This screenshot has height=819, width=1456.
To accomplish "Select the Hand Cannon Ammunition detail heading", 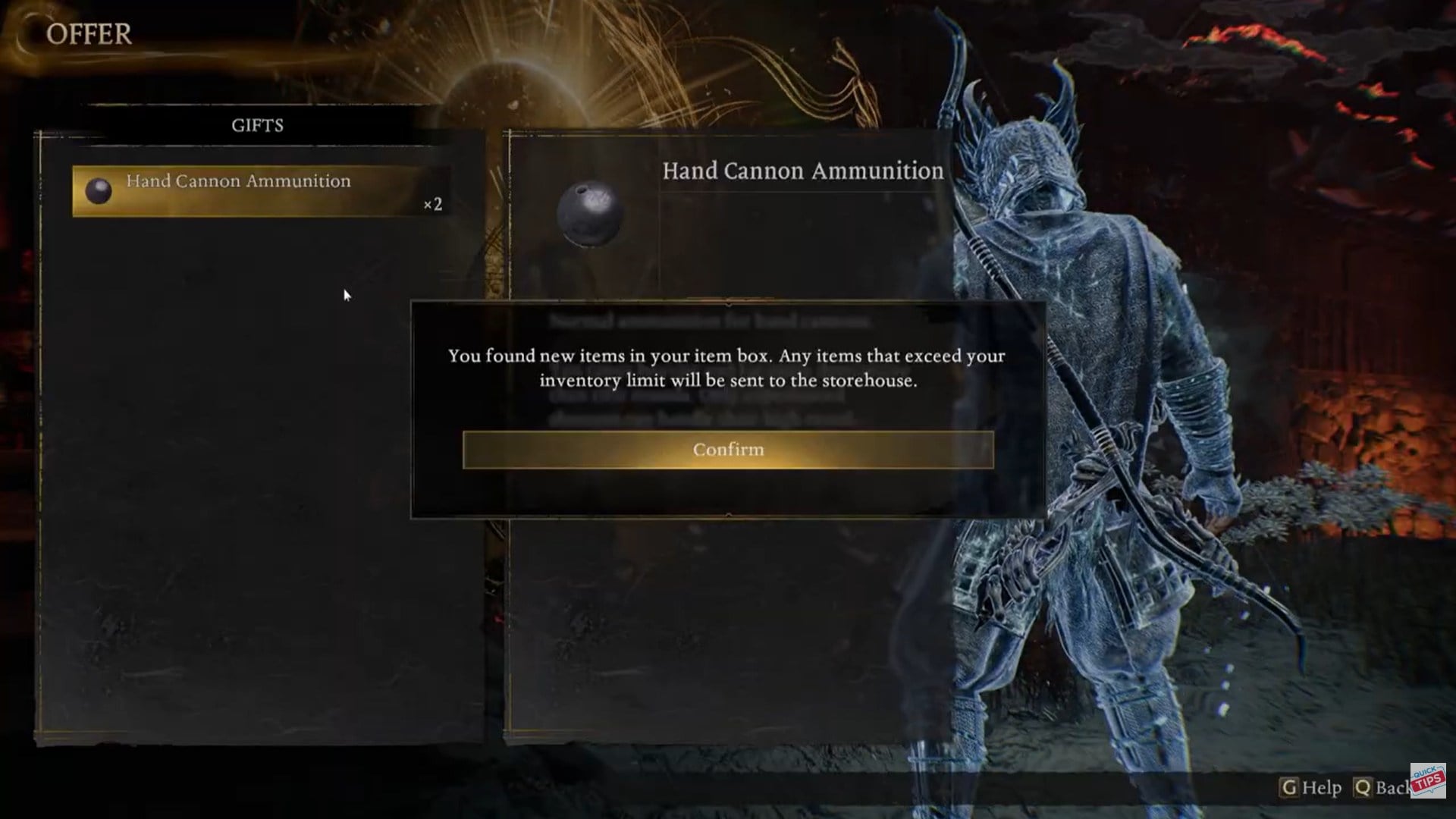I will coord(802,171).
